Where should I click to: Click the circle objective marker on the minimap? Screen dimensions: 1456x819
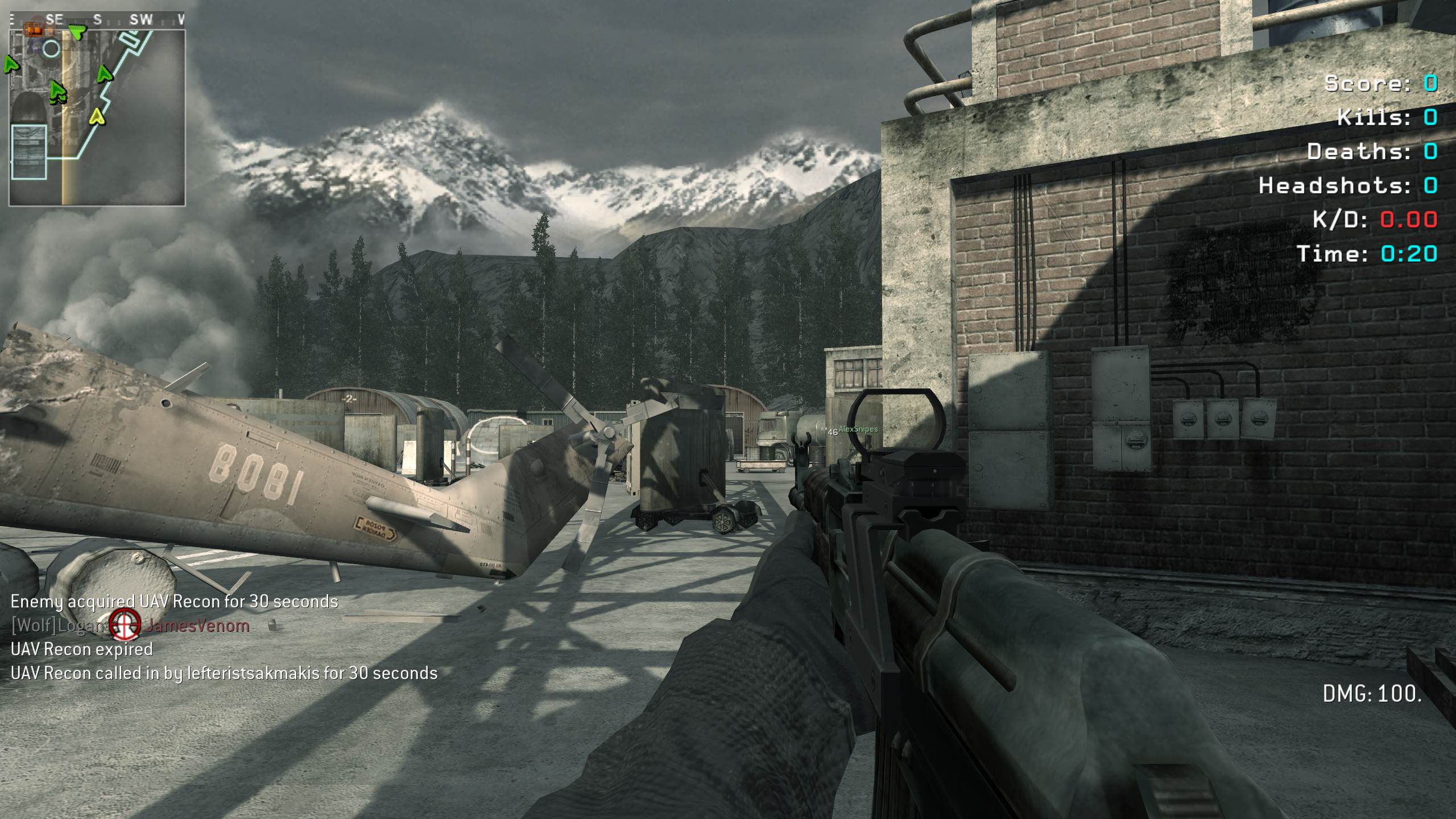tap(51, 49)
